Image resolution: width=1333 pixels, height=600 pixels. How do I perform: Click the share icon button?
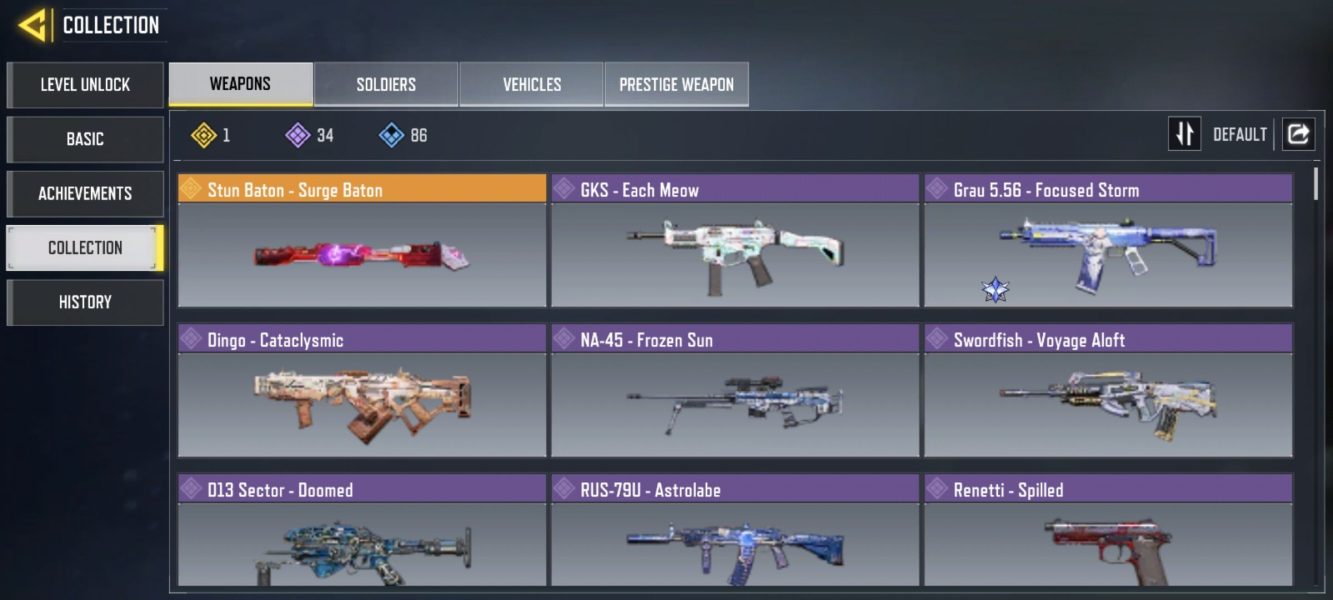pyautogui.click(x=1298, y=134)
